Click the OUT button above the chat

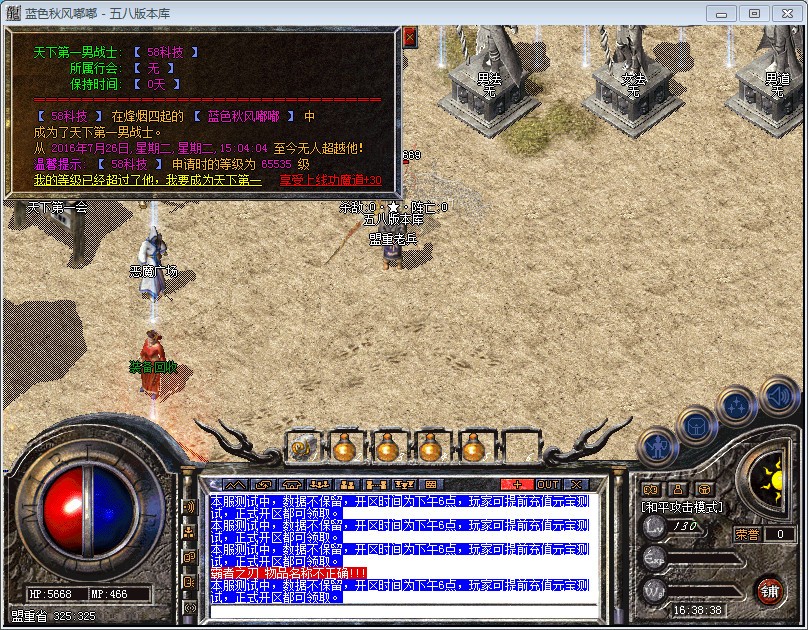[x=548, y=484]
